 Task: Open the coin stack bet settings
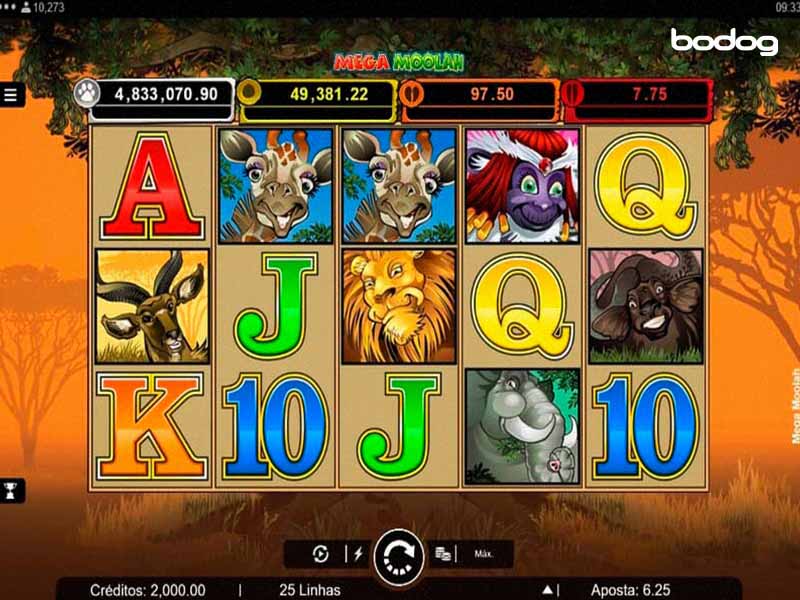pos(444,554)
